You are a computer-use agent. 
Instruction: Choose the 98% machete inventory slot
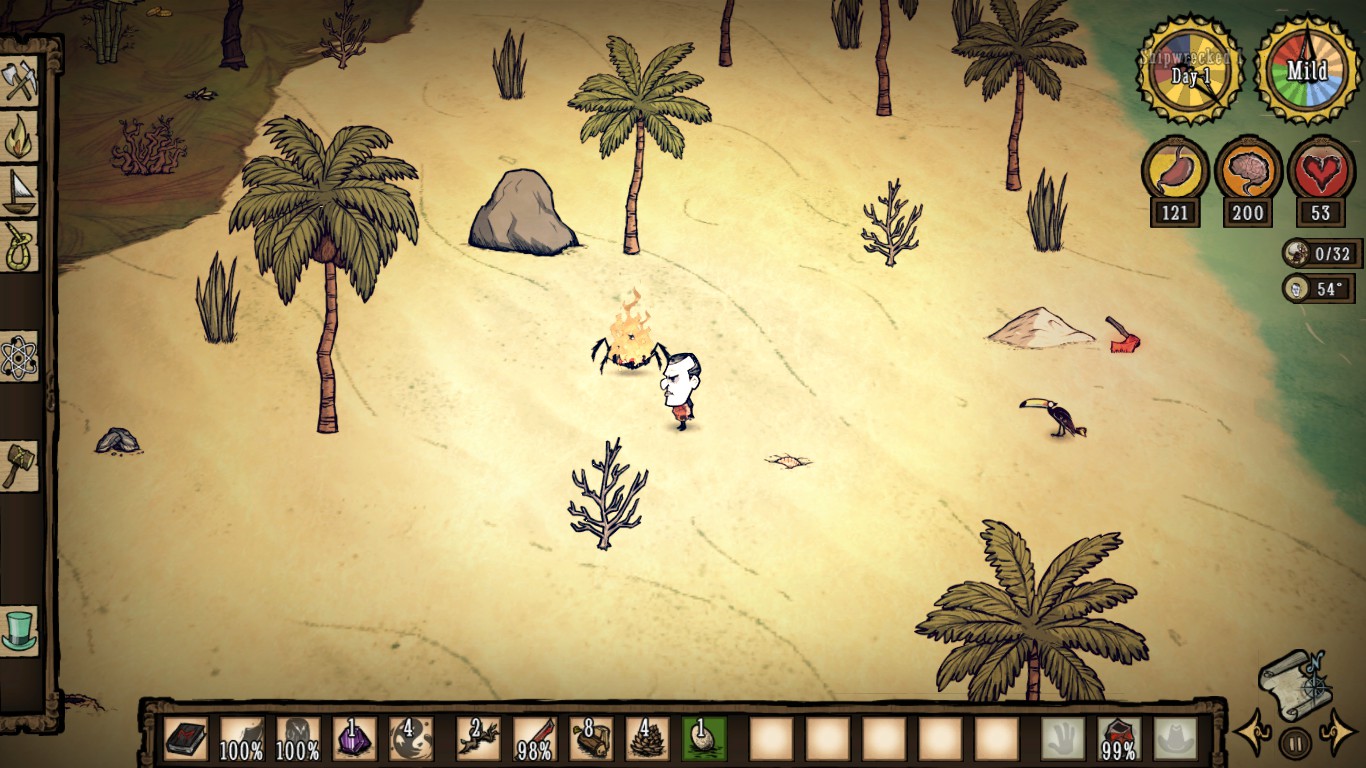(535, 739)
